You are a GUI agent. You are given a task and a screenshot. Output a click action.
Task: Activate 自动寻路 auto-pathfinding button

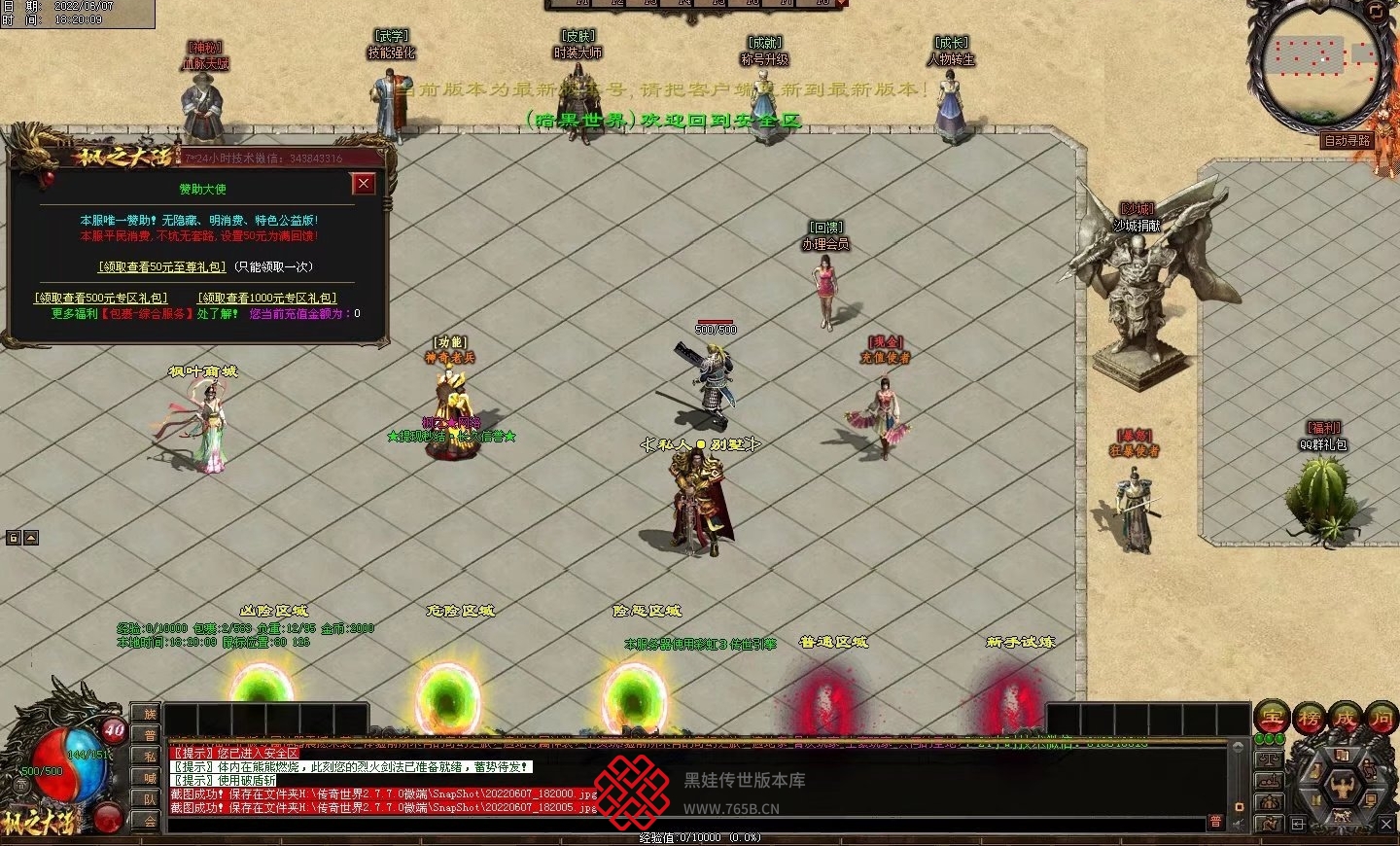click(1347, 141)
